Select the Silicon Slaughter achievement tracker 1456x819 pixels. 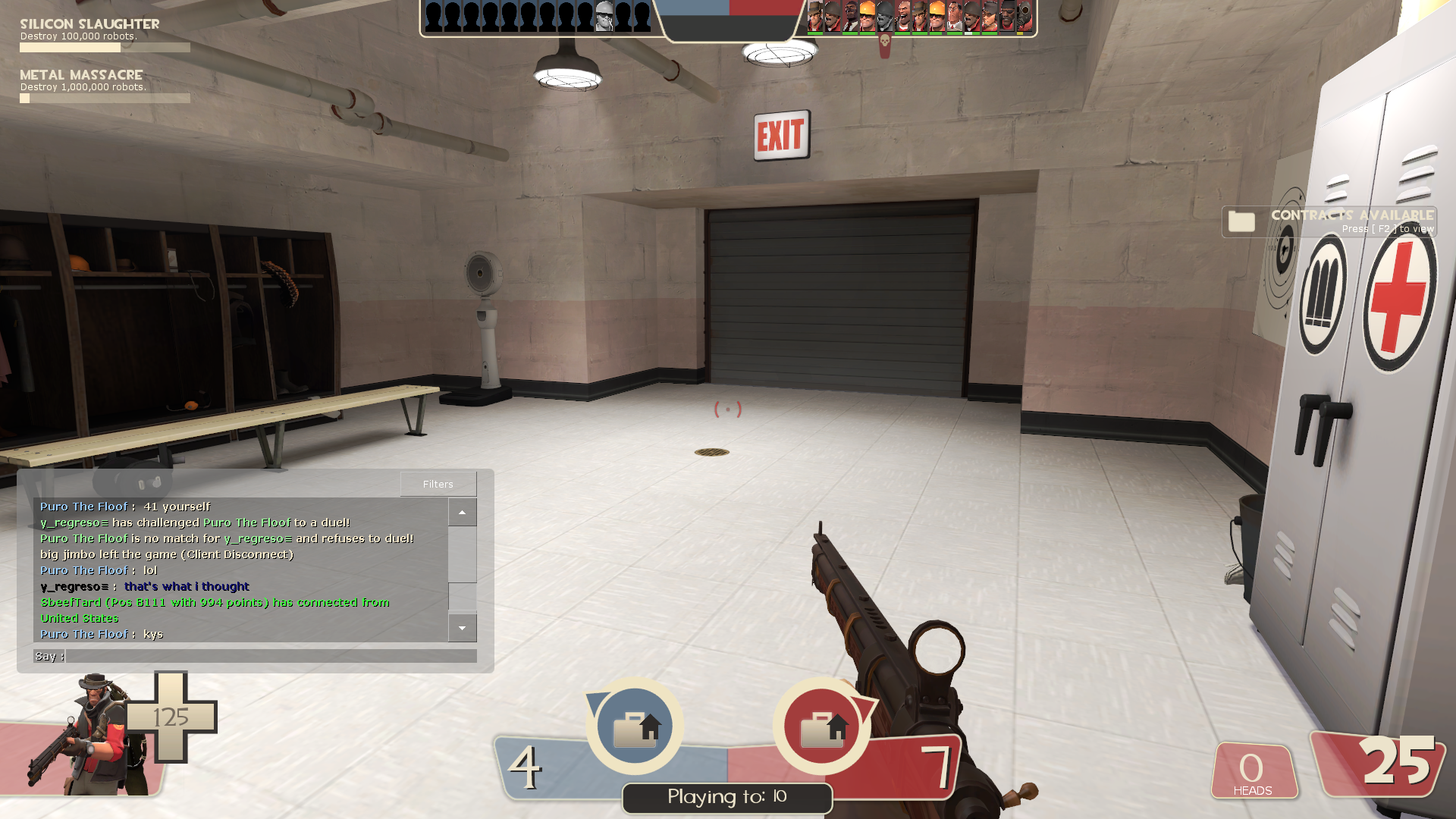(x=105, y=36)
